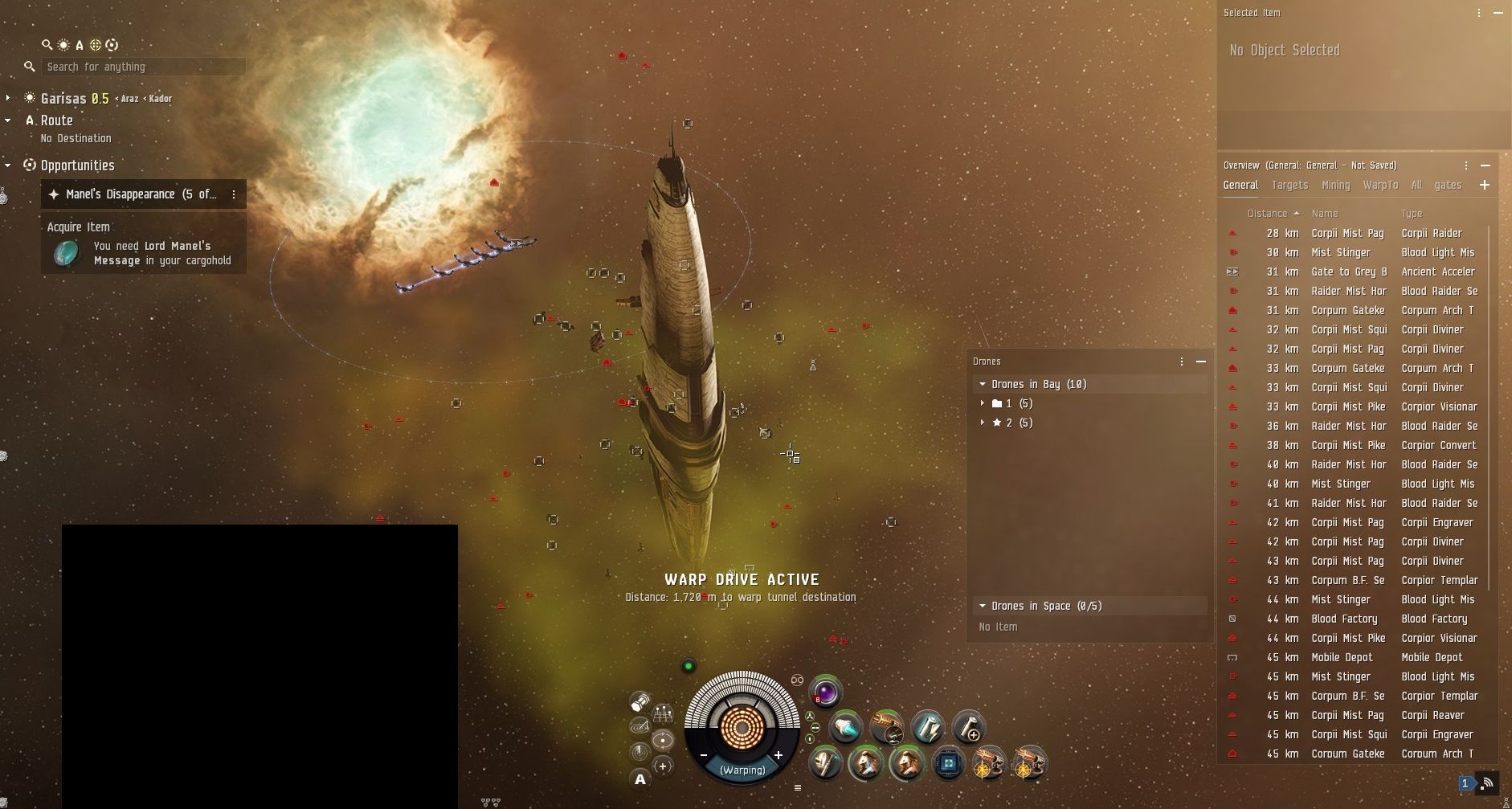This screenshot has width=1512, height=809.
Task: Collapse the Opportunities section
Action: [8, 165]
